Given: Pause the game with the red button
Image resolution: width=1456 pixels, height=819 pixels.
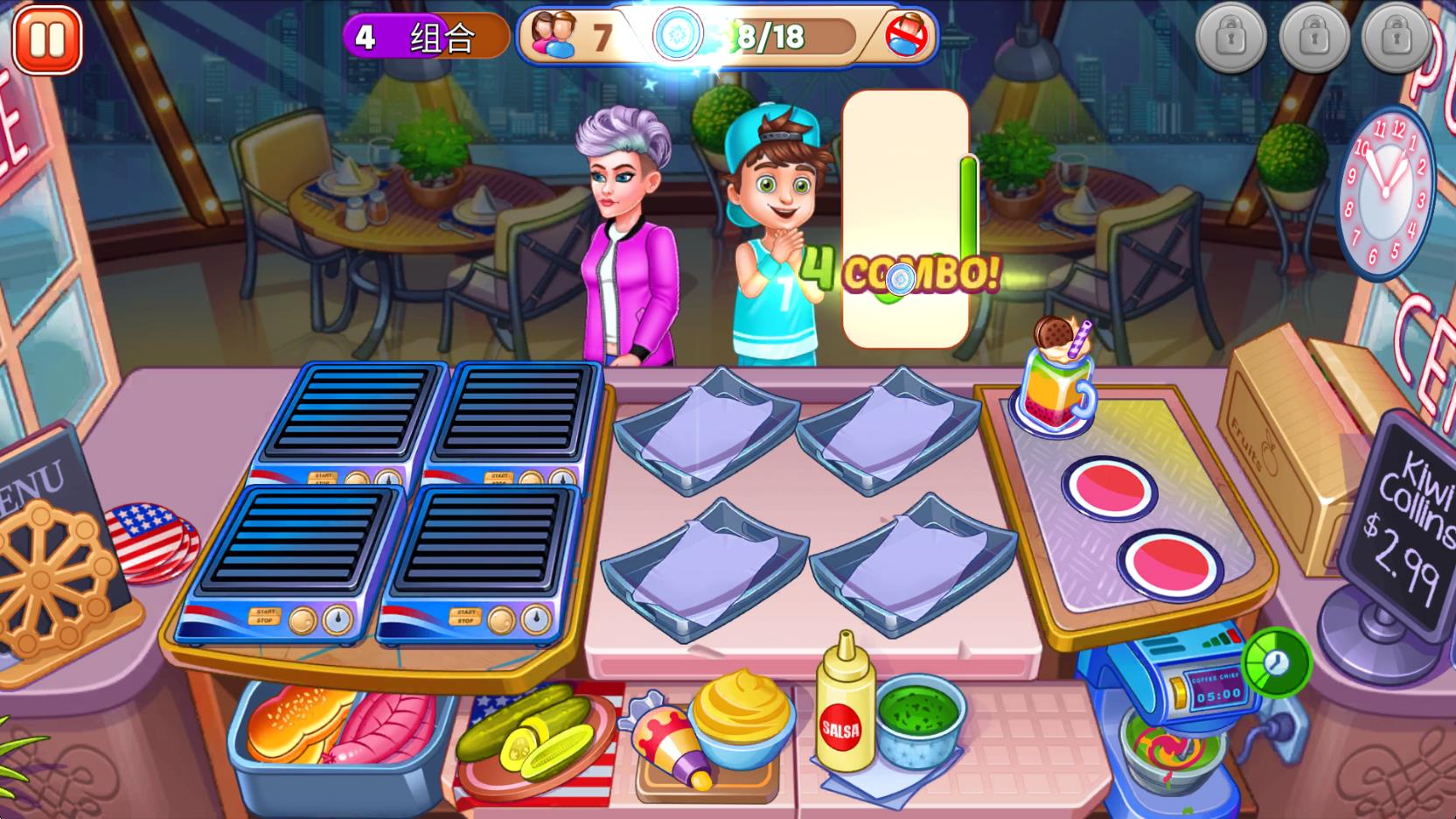Looking at the screenshot, I should pyautogui.click(x=47, y=40).
